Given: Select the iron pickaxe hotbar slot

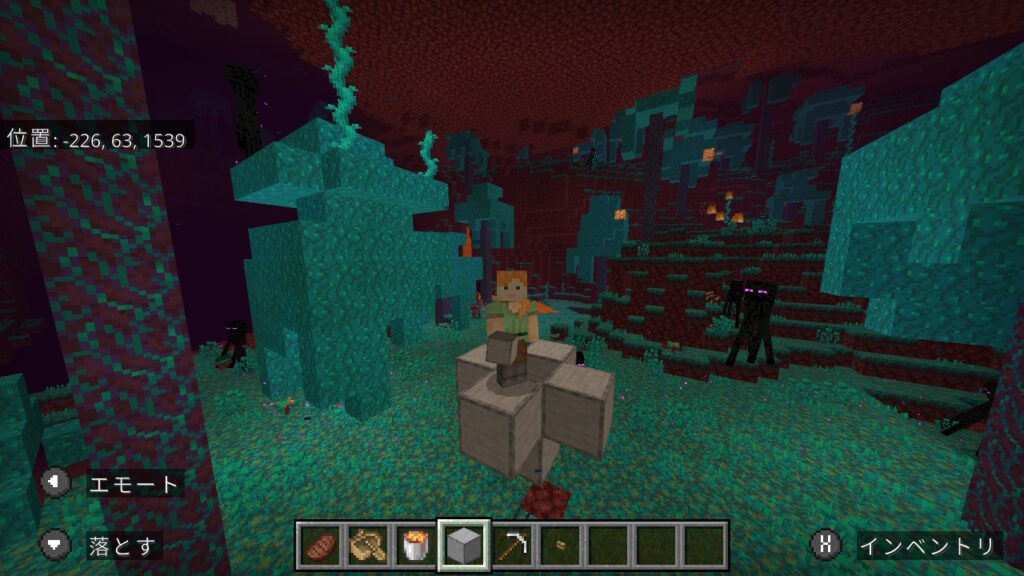Looking at the screenshot, I should point(511,545).
